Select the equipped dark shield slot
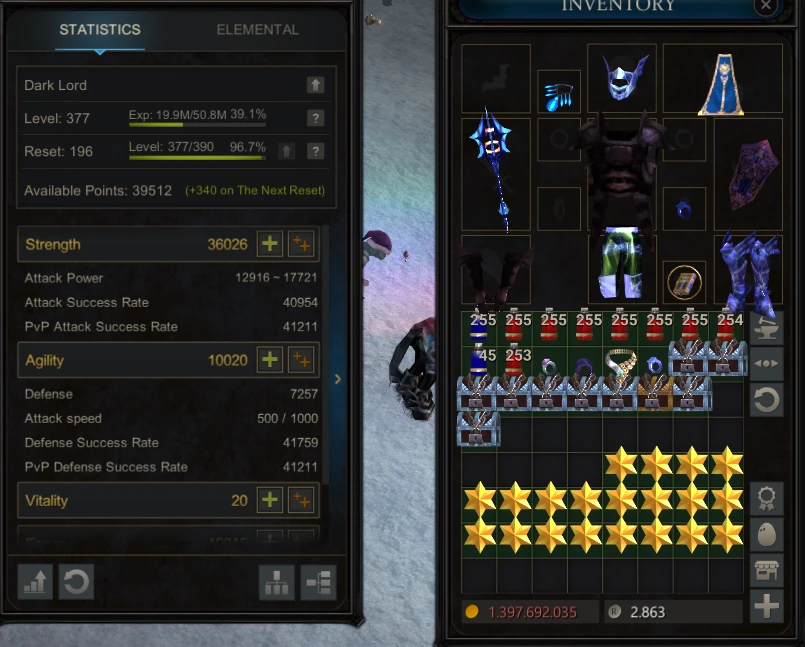The width and height of the screenshot is (805, 647). pyautogui.click(x=748, y=174)
